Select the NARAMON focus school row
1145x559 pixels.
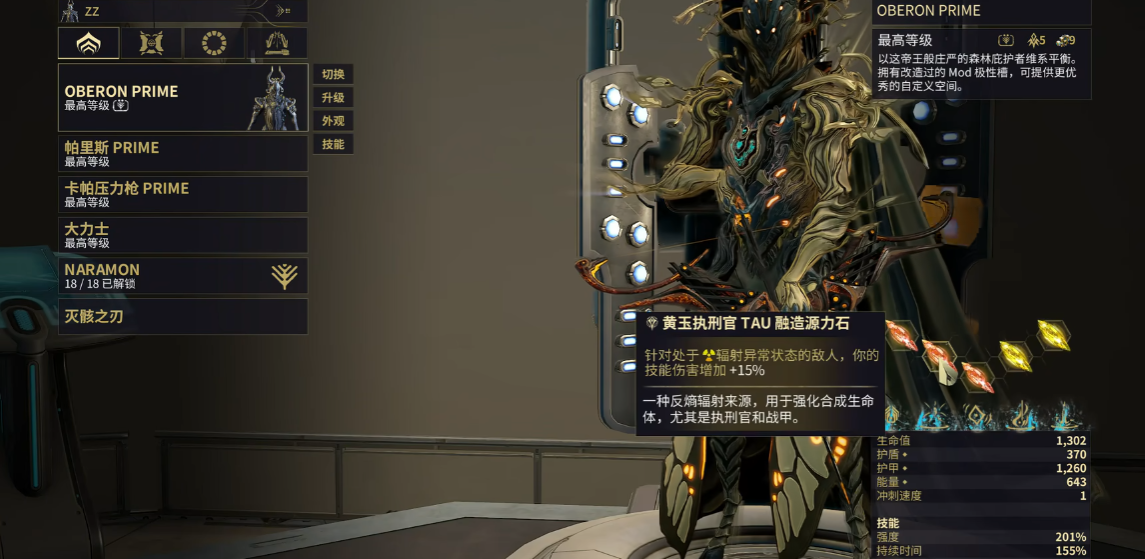coord(183,276)
